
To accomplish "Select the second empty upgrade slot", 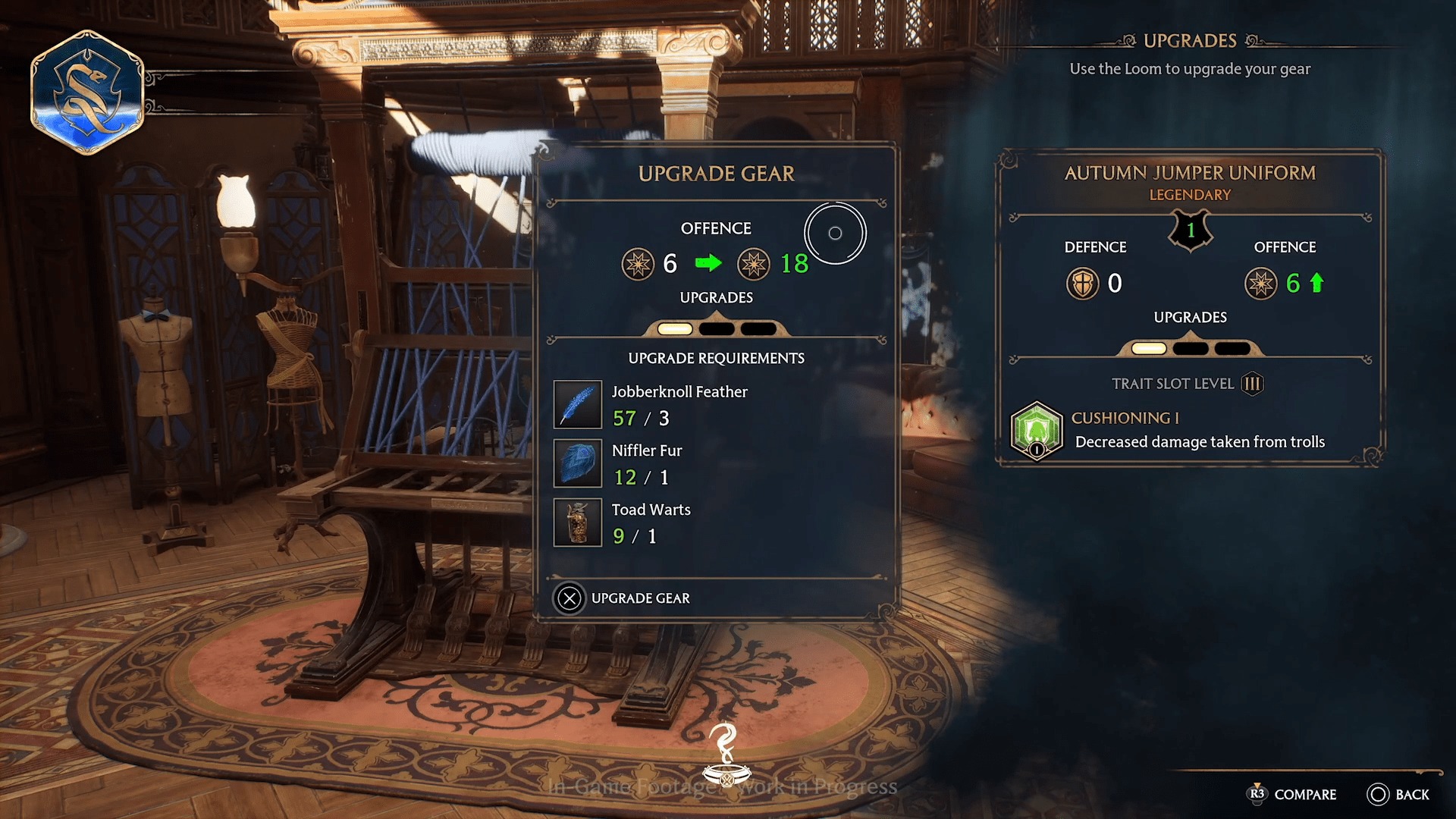I will pyautogui.click(x=717, y=328).
